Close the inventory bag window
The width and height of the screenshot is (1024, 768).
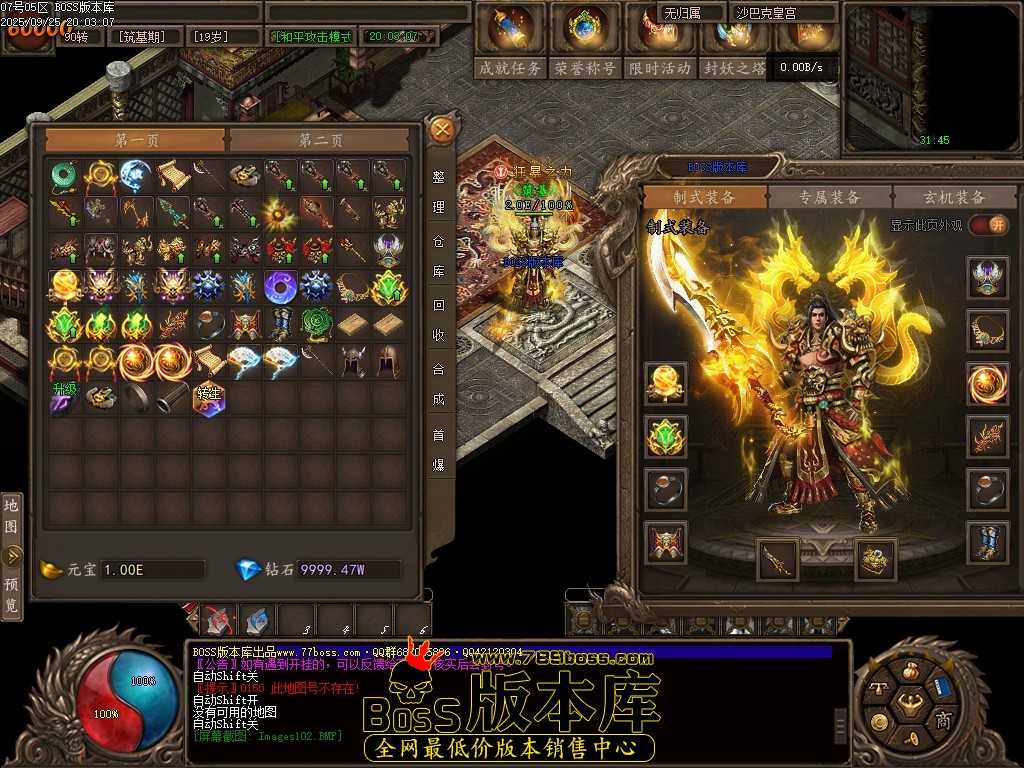click(x=442, y=129)
